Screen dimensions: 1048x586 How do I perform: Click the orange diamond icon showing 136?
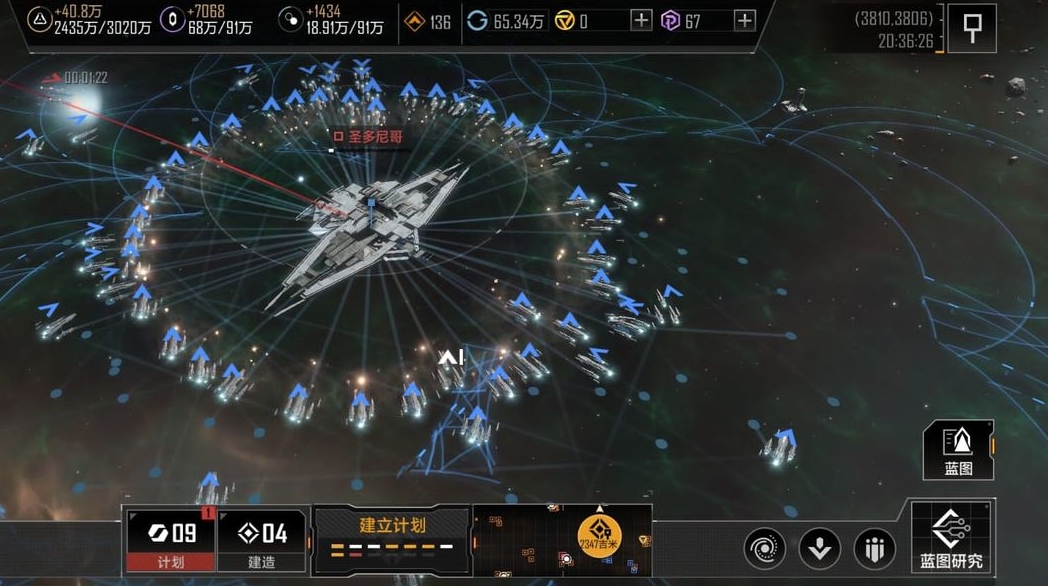pyautogui.click(x=414, y=21)
